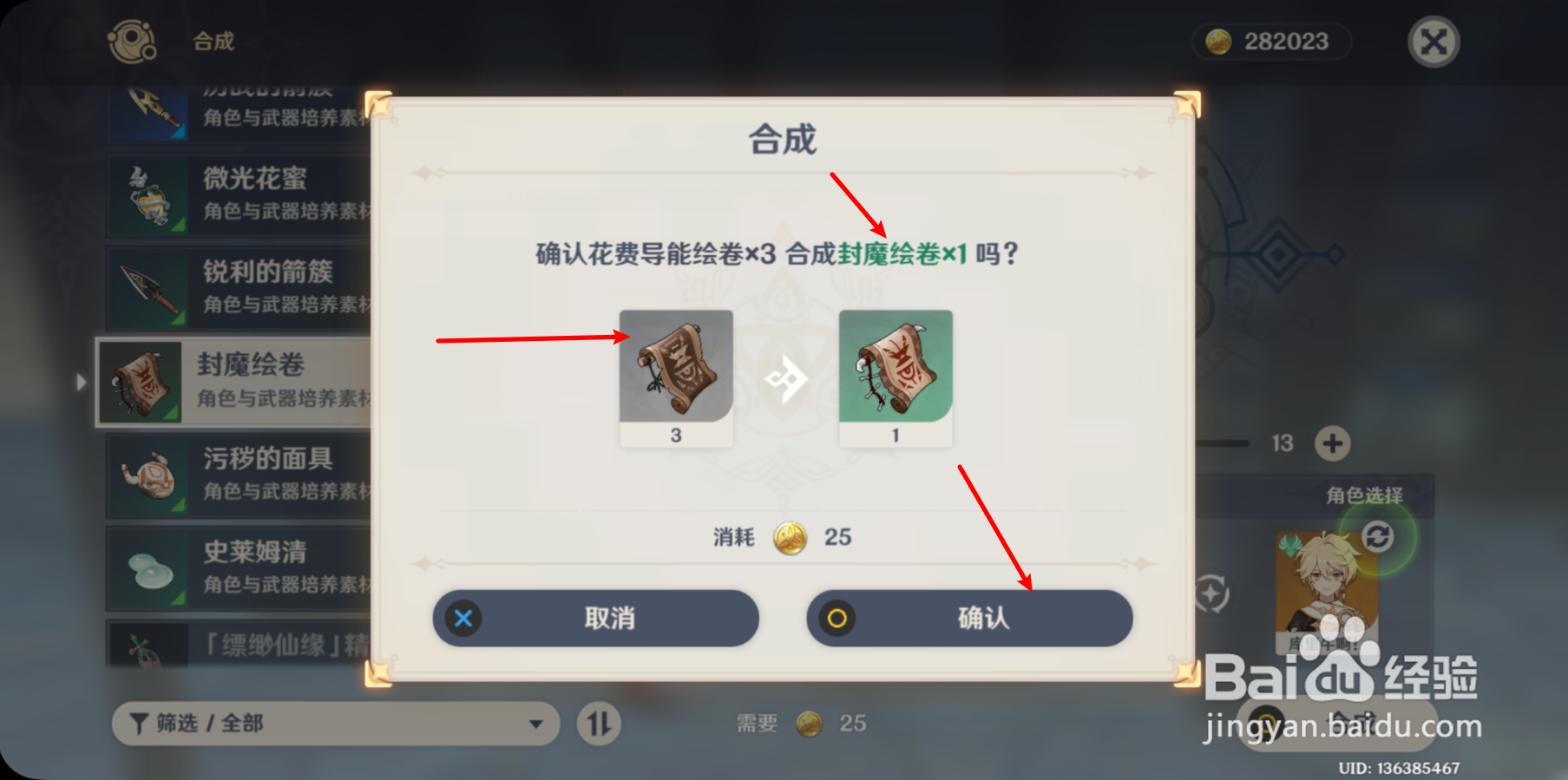The image size is (1568, 780).
Task: Click the alchemy crafting icon top left
Action: point(130,41)
